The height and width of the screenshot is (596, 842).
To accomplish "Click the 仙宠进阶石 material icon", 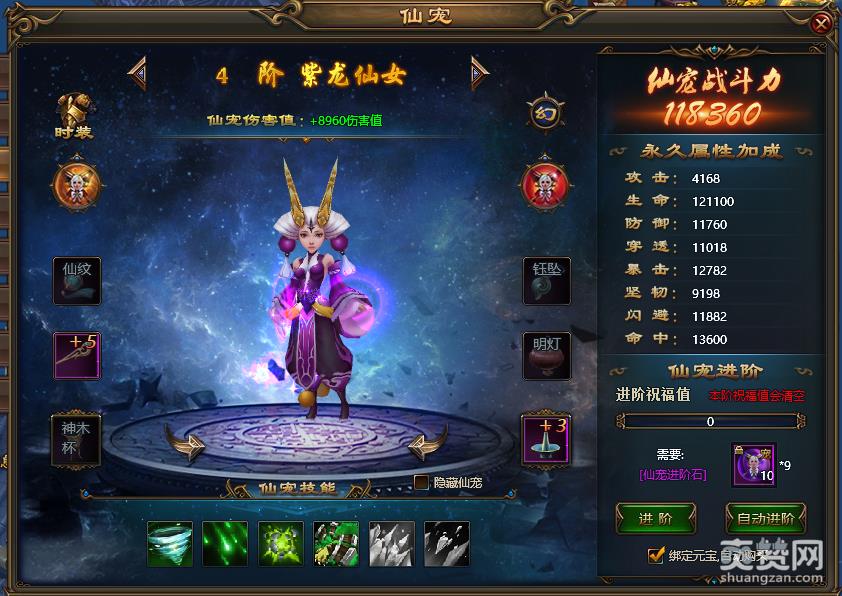I will pyautogui.click(x=753, y=465).
